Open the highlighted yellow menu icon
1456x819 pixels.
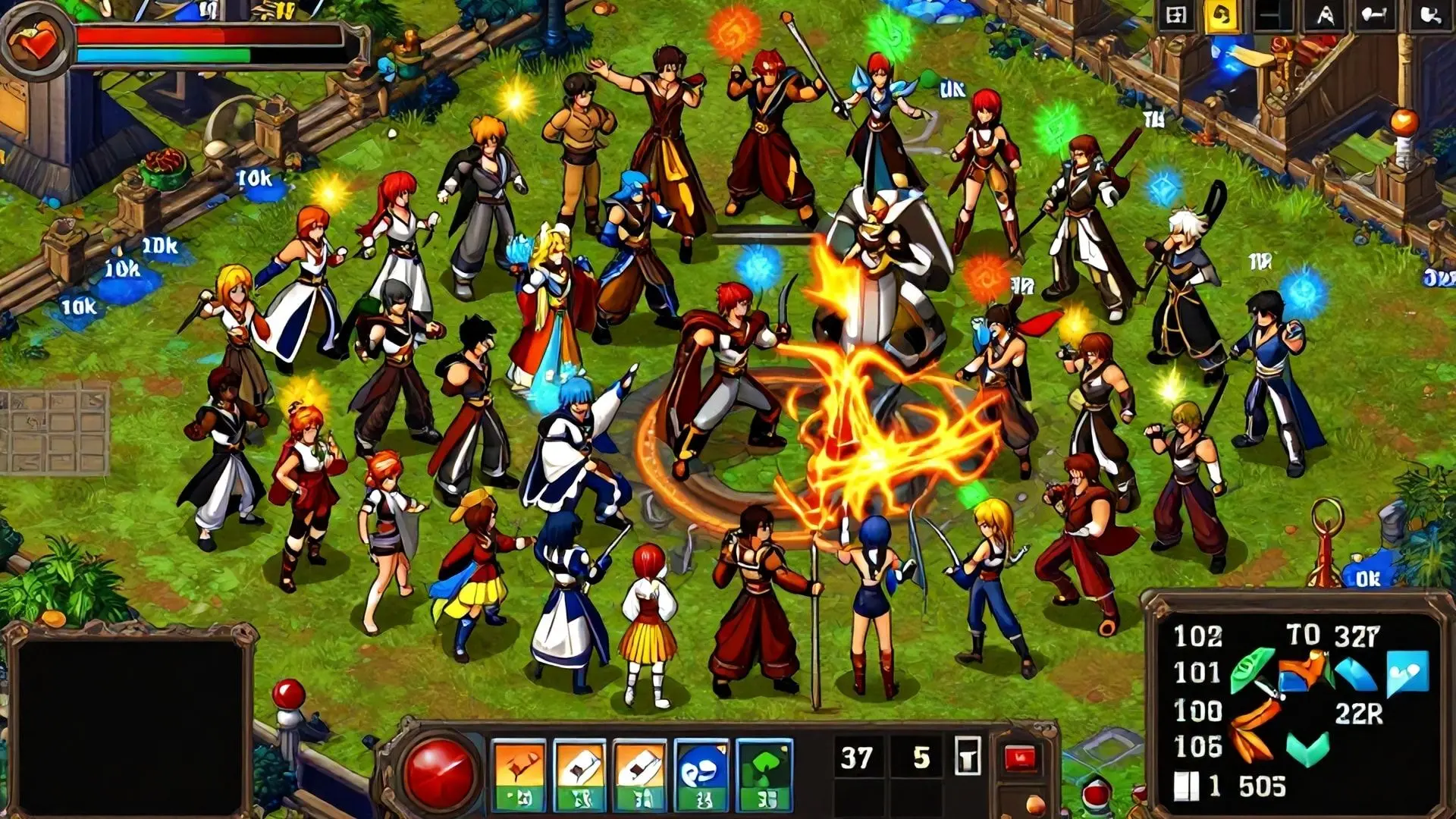coord(1222,16)
